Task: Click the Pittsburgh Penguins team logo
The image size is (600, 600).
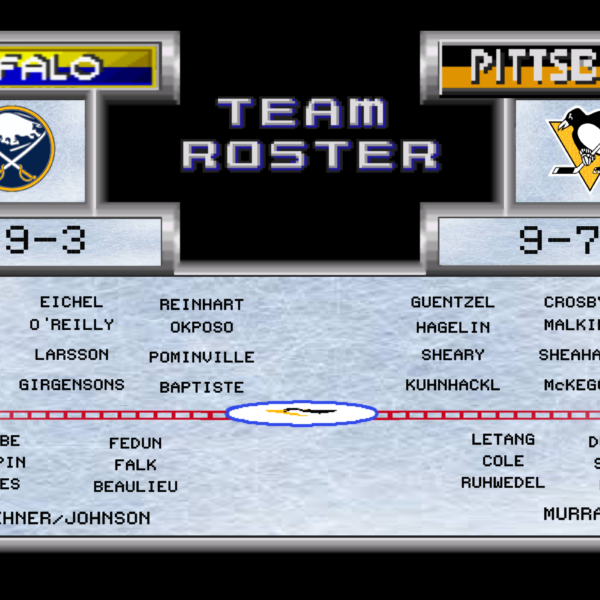Action: [573, 147]
